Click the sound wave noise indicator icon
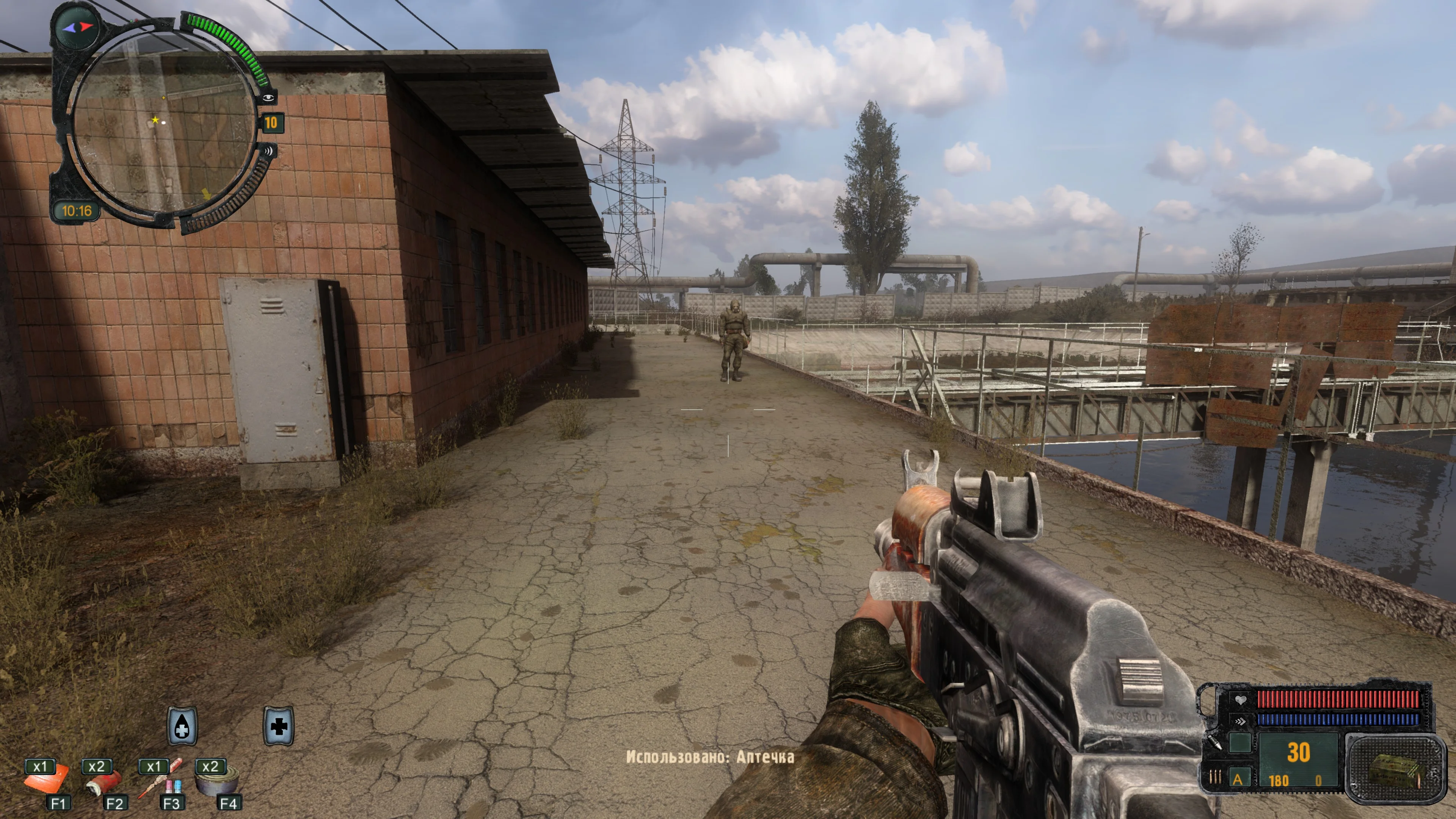The image size is (1456, 819). click(268, 151)
